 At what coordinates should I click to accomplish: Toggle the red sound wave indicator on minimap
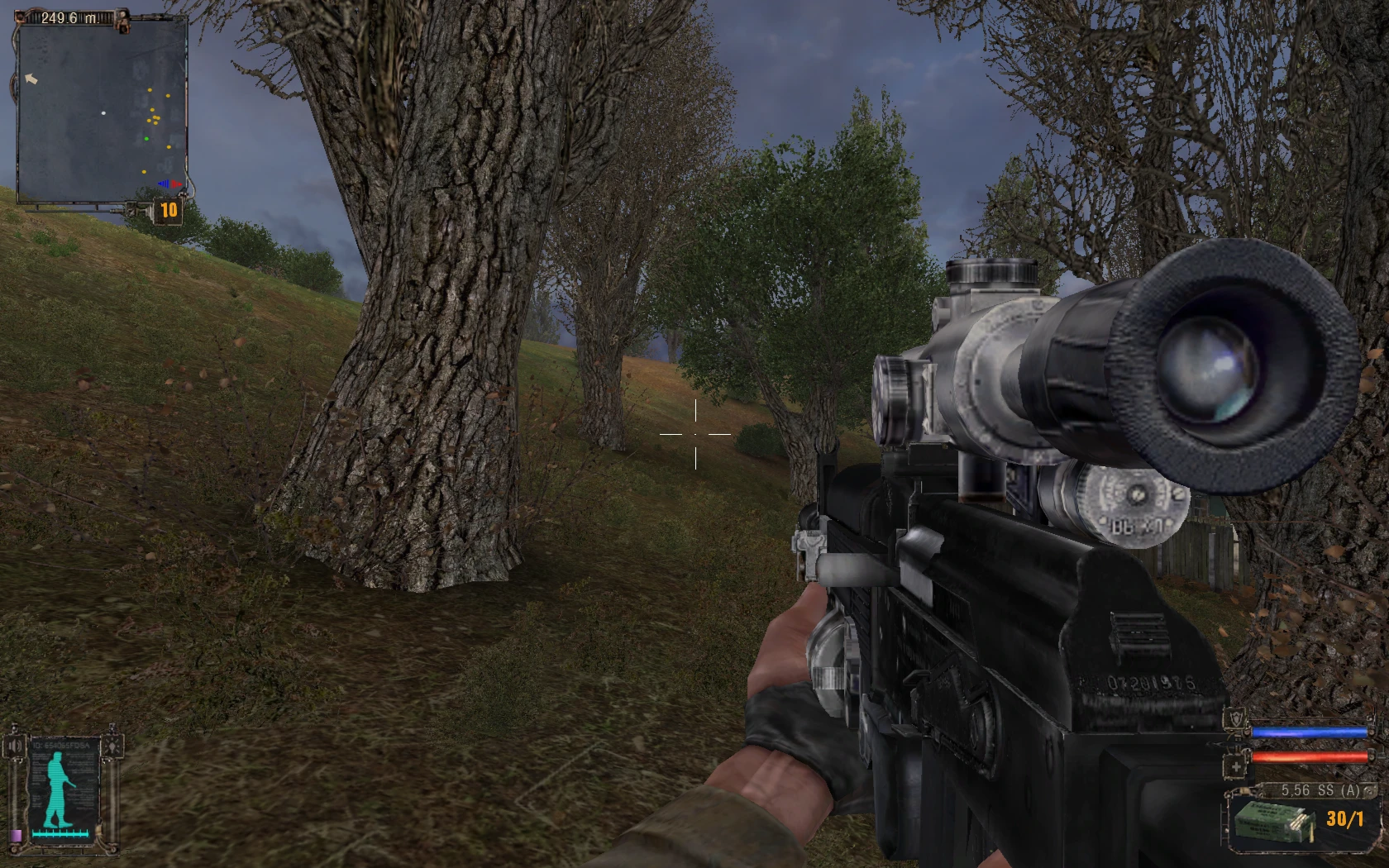click(x=175, y=184)
